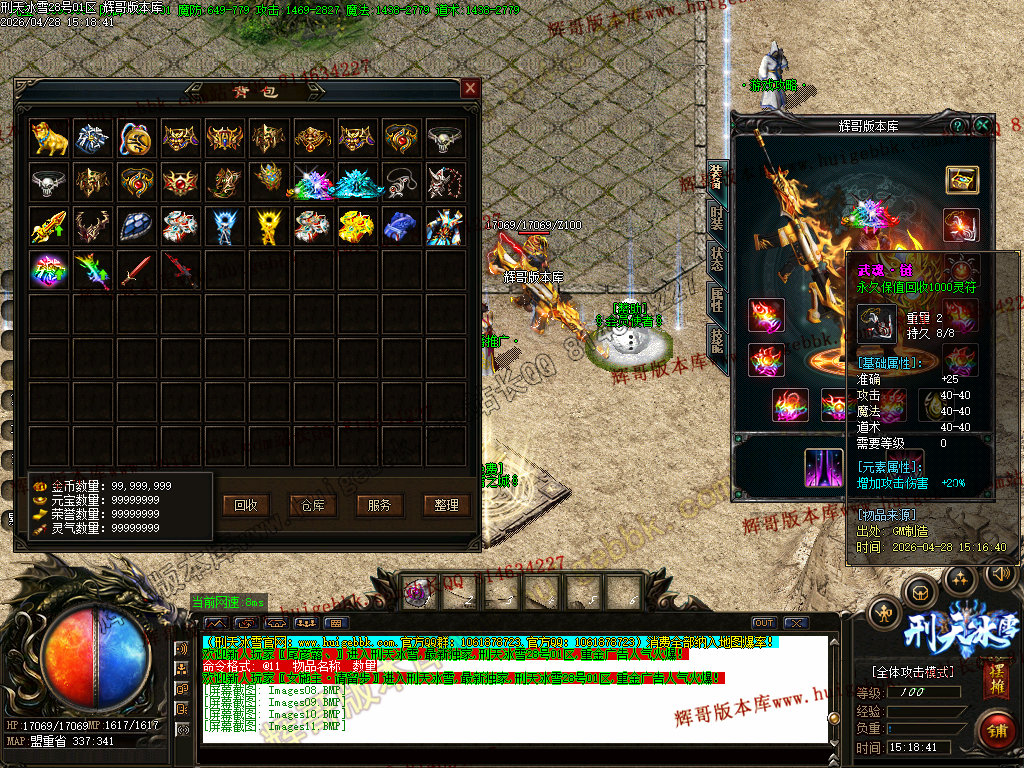Image resolution: width=1024 pixels, height=768 pixels.
Task: Sort the bag with 整理
Action: point(446,505)
